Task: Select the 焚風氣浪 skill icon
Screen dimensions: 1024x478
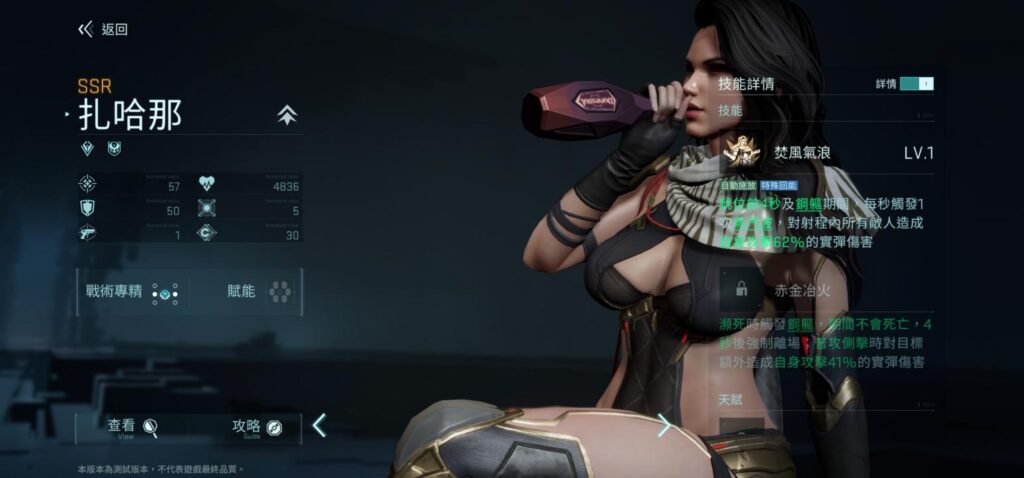Action: (741, 153)
